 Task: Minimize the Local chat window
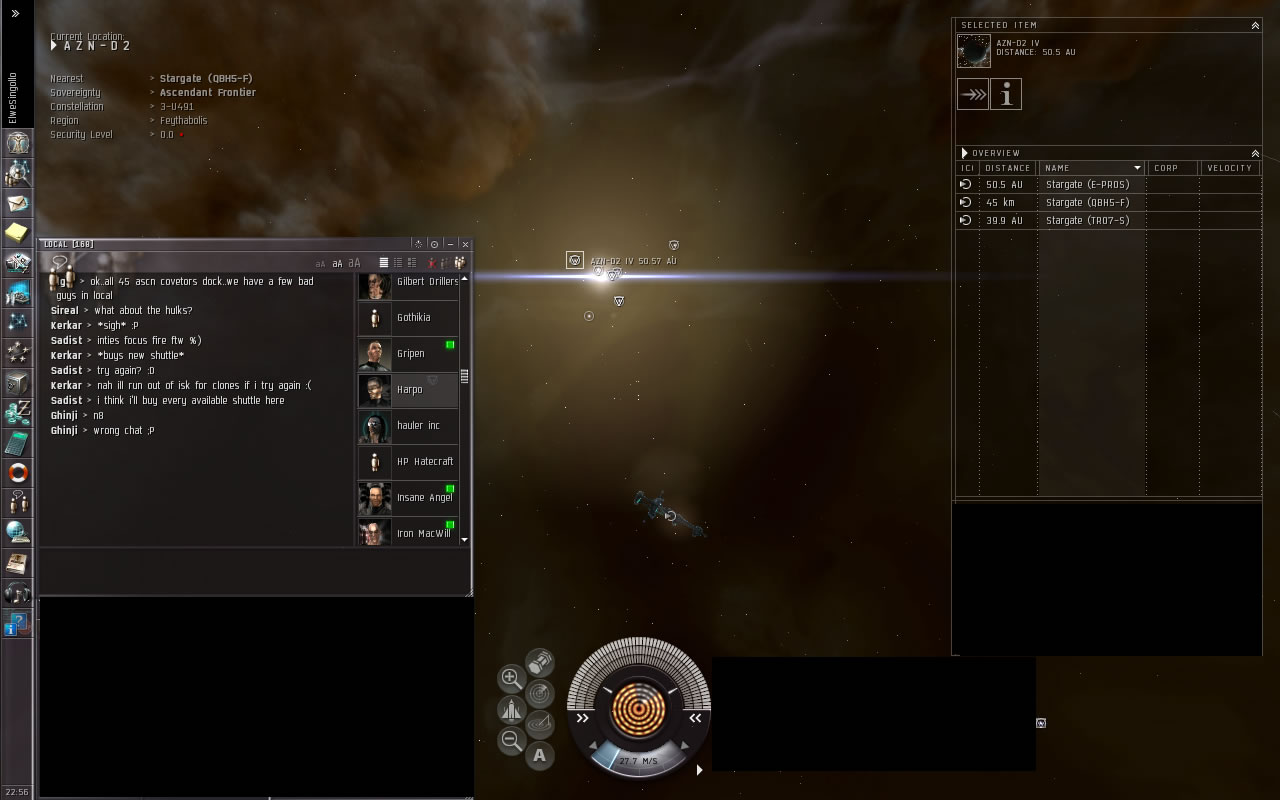pyautogui.click(x=450, y=244)
